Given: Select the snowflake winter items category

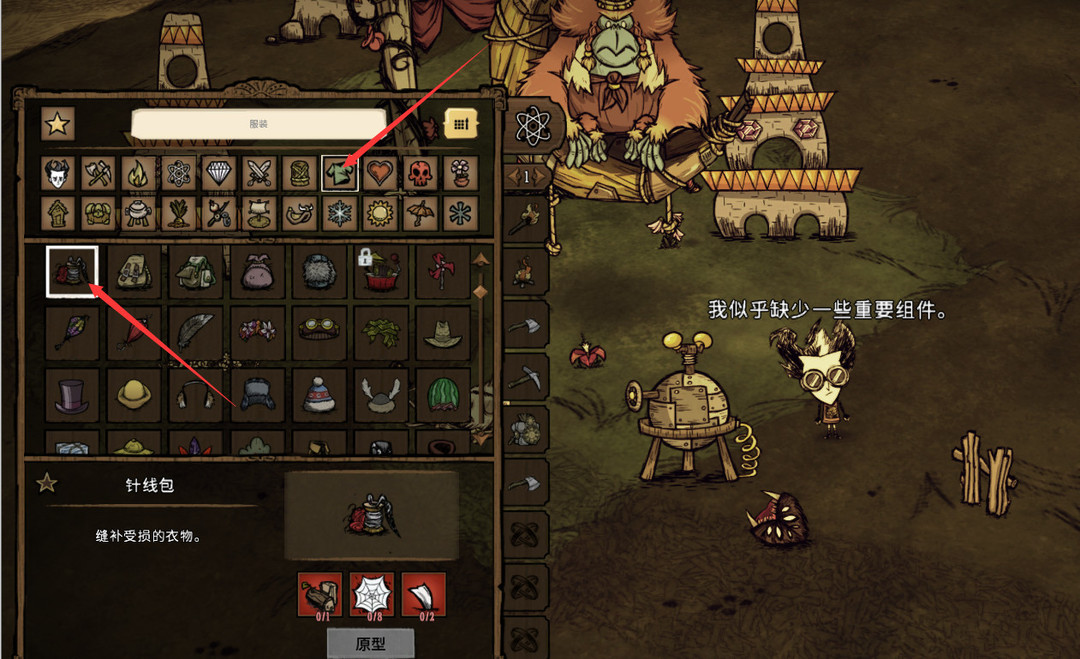Looking at the screenshot, I should [x=340, y=213].
